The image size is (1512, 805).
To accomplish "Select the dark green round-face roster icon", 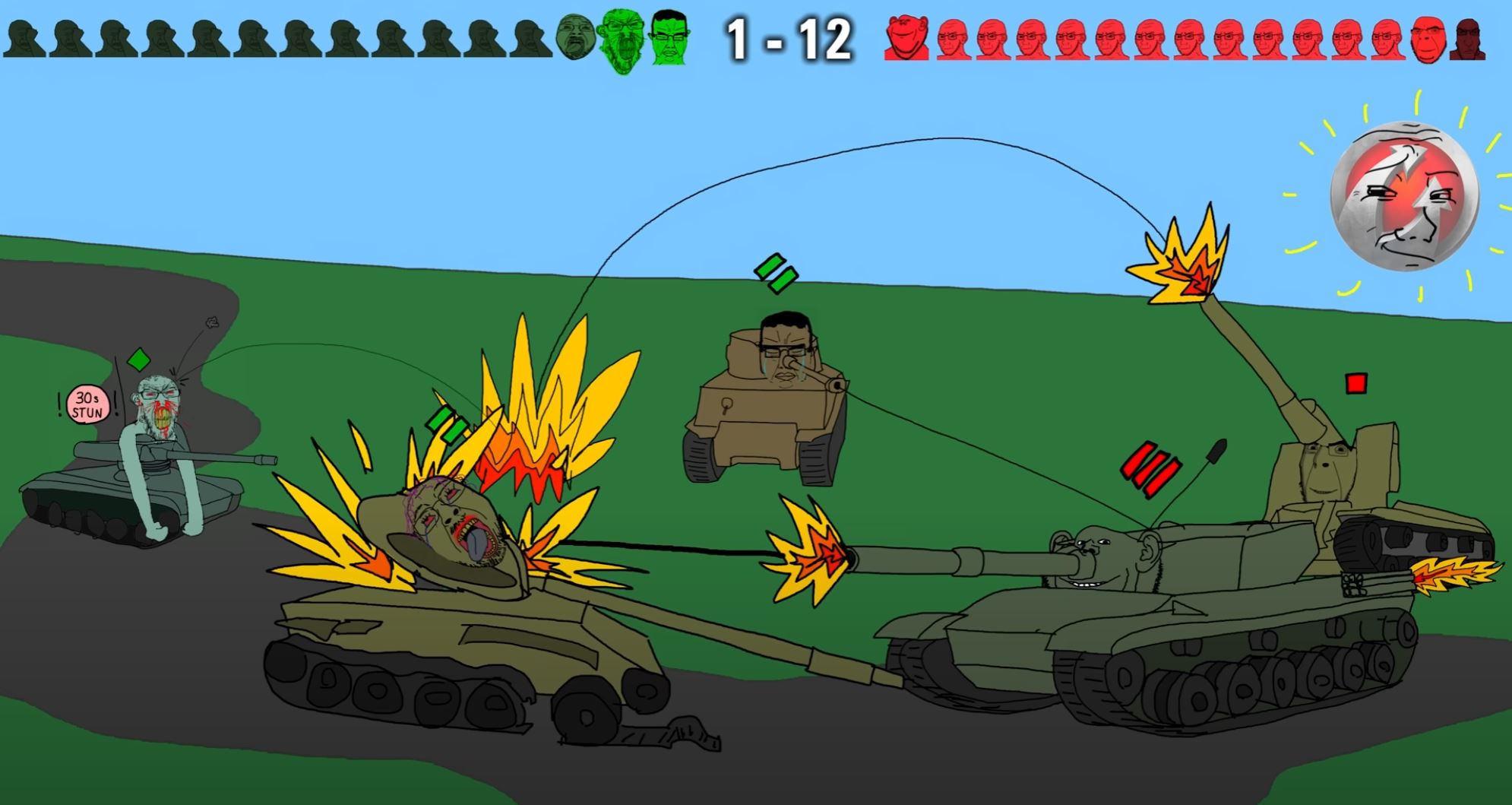I will click(577, 38).
